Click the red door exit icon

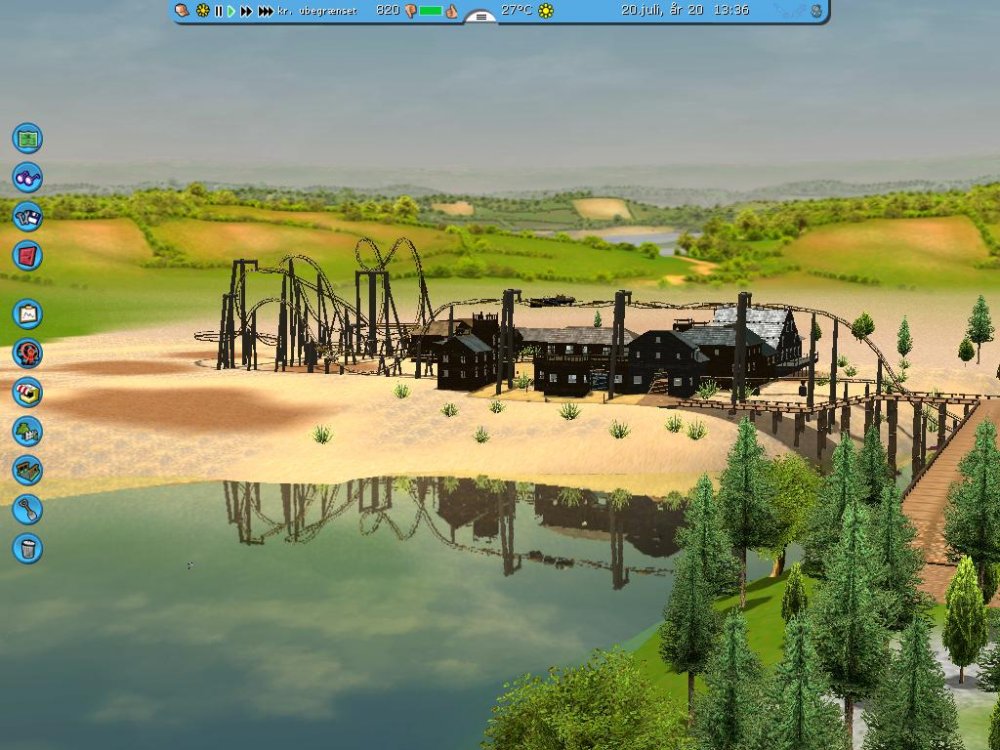[27, 255]
